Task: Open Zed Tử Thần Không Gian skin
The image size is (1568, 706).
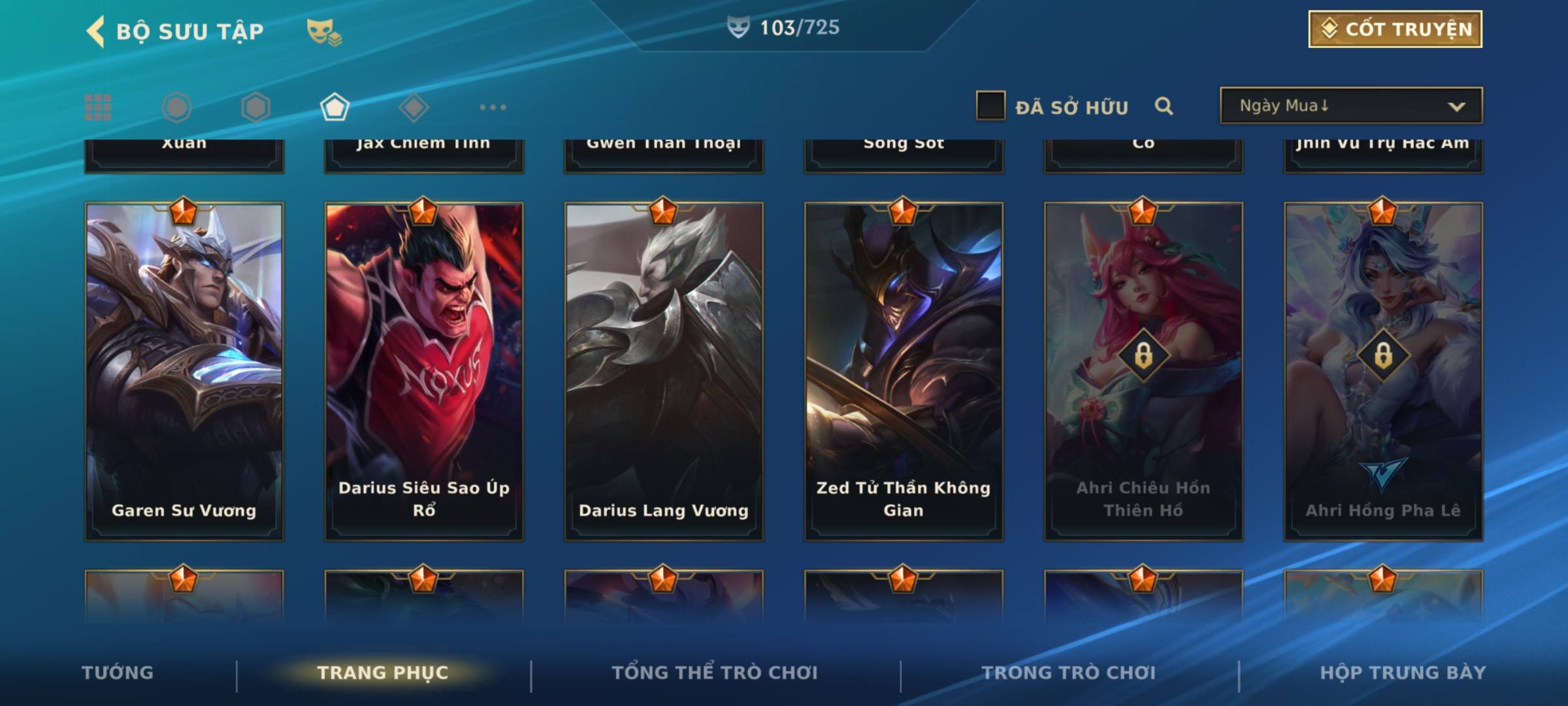Action: tap(904, 371)
